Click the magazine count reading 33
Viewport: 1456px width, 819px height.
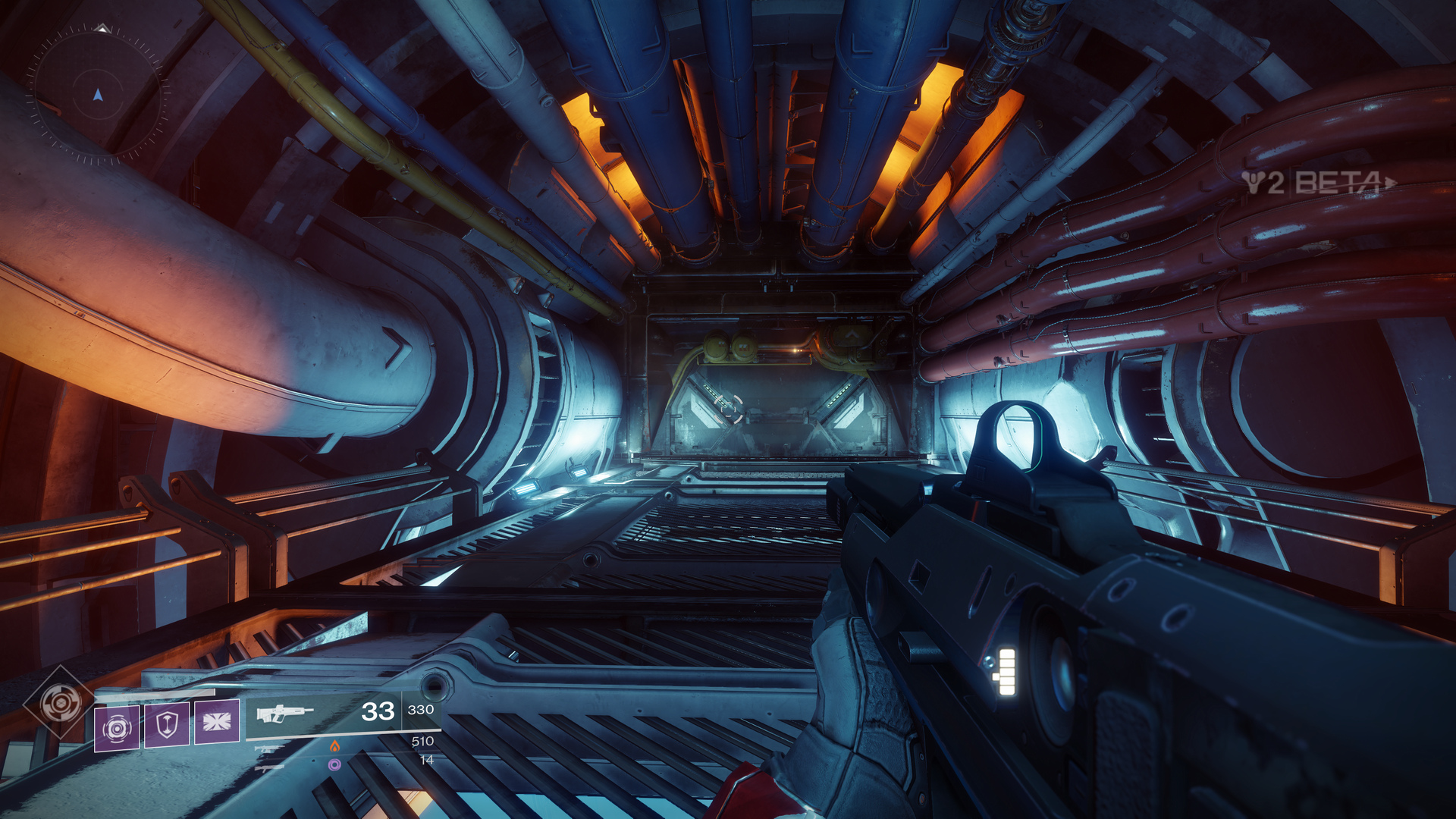pyautogui.click(x=377, y=710)
